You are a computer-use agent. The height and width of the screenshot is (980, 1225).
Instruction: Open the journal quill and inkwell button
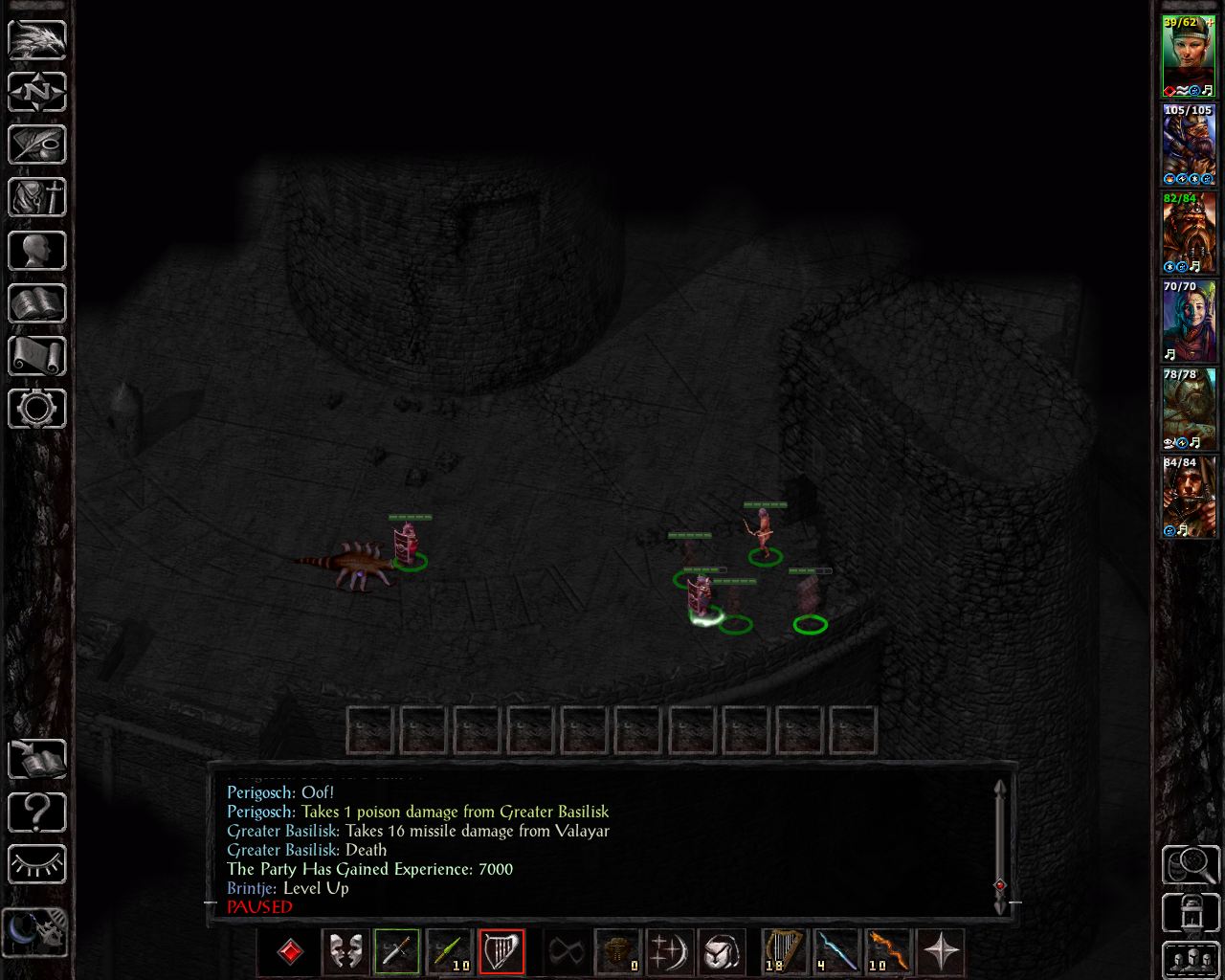[37, 145]
